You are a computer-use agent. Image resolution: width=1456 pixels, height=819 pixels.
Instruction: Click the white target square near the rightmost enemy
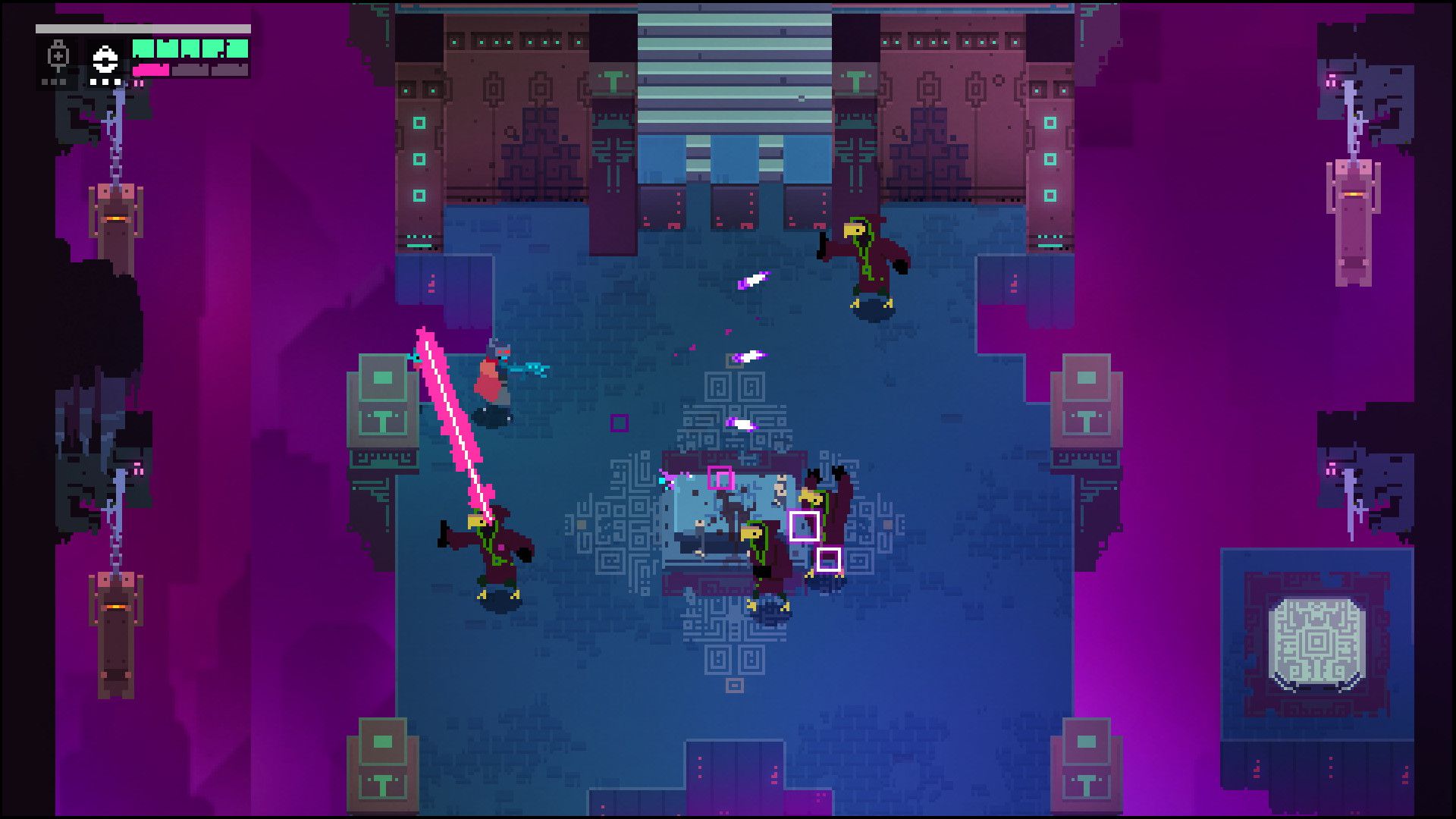[x=804, y=526]
